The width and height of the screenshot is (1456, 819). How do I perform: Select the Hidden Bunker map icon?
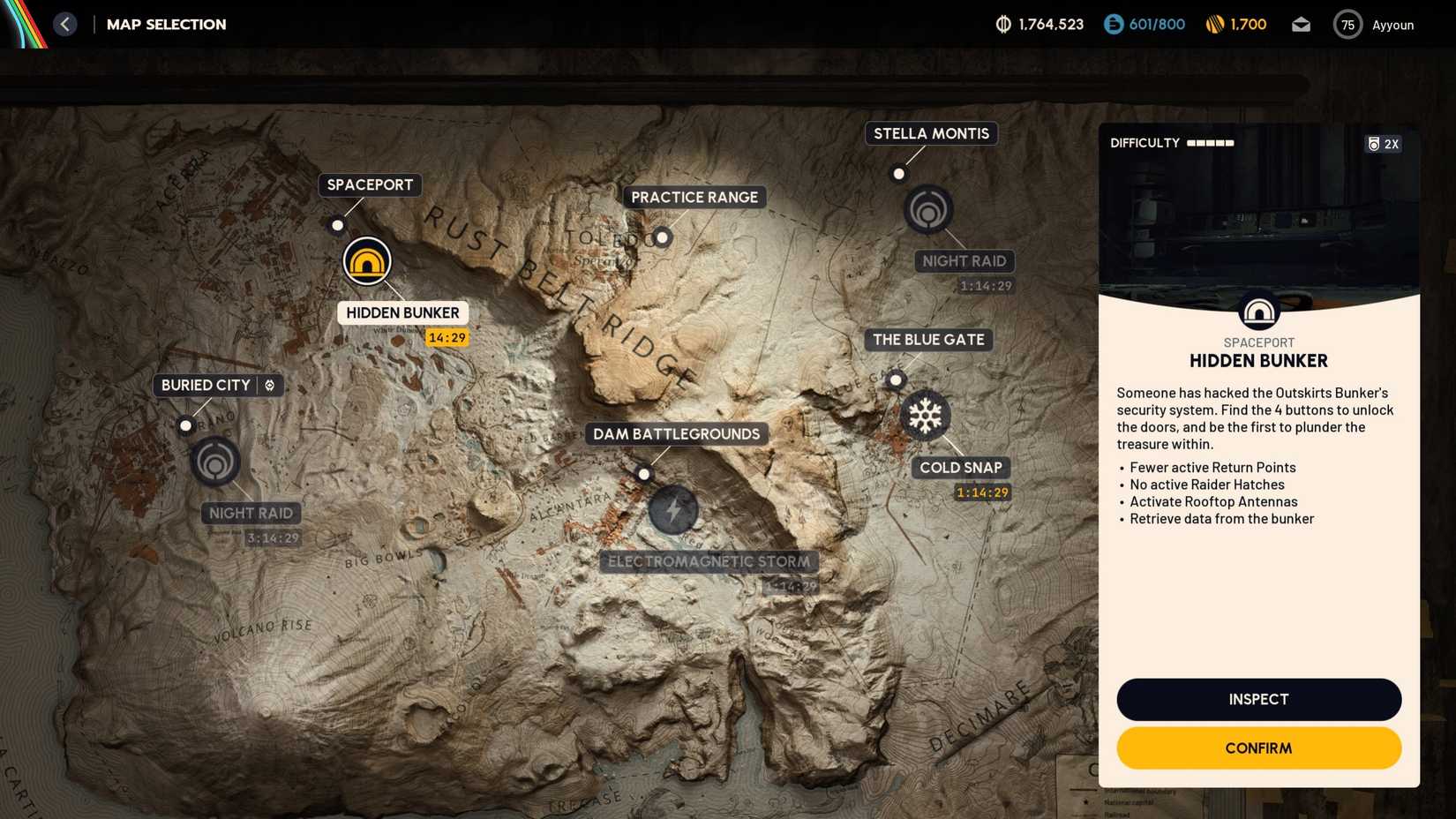367,260
